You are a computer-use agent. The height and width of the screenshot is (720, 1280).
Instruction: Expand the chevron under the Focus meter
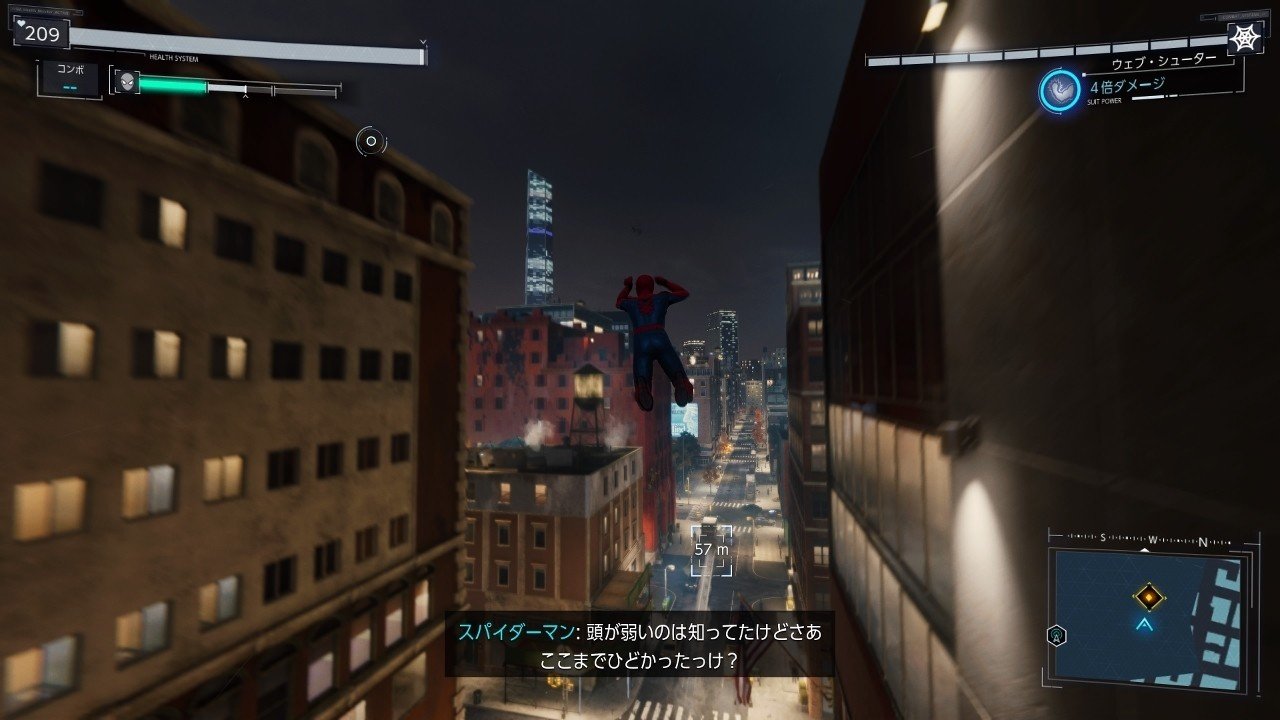[244, 94]
